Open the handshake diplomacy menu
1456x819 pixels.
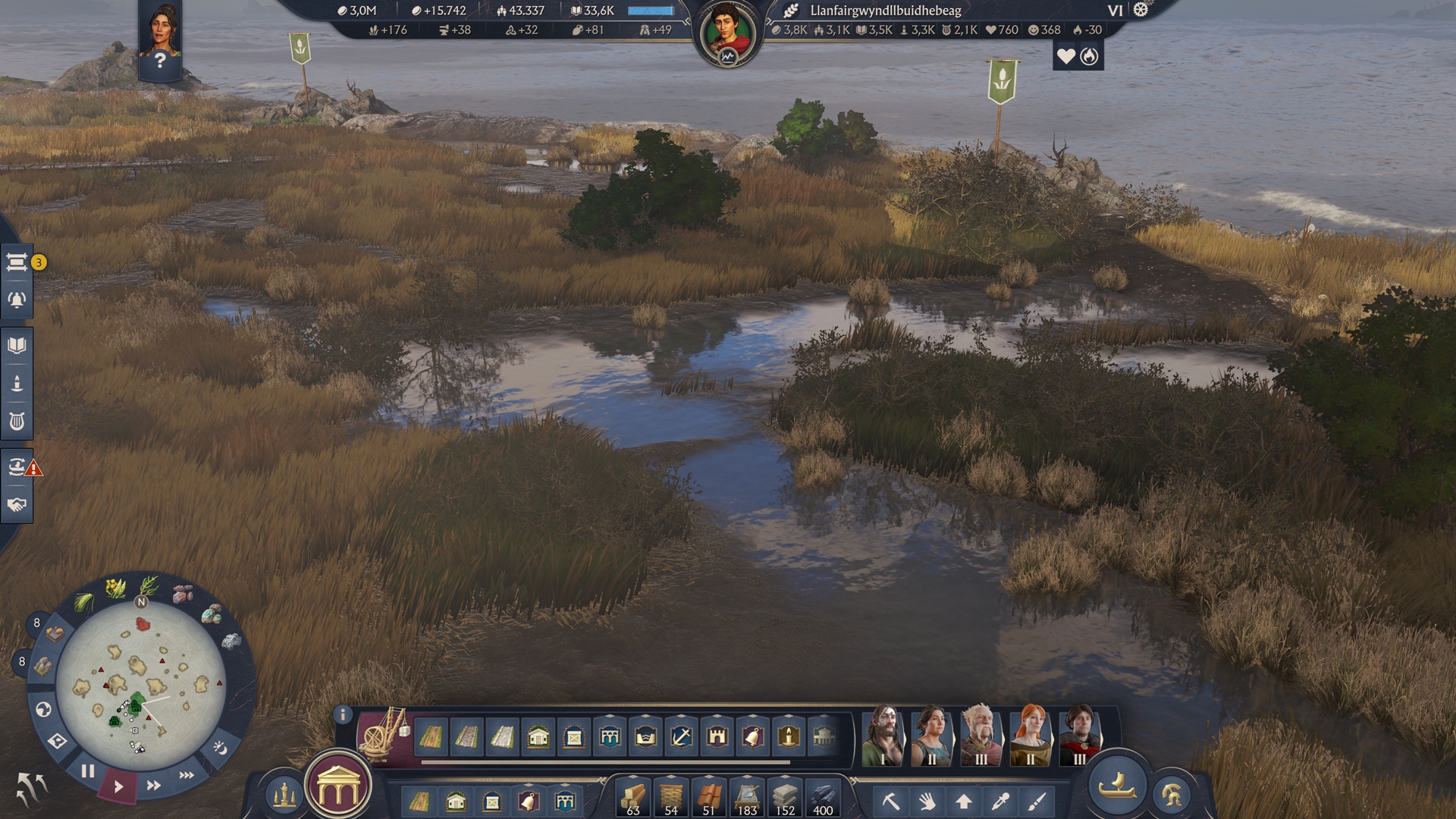pos(17,505)
